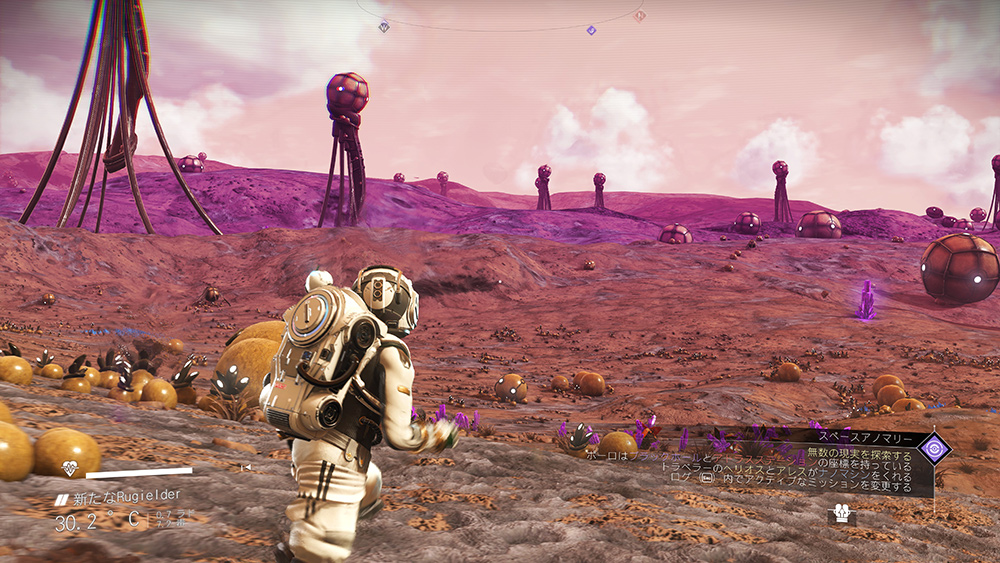This screenshot has width=1000, height=563.
Task: Click the heart life support icon
Action: point(70,468)
